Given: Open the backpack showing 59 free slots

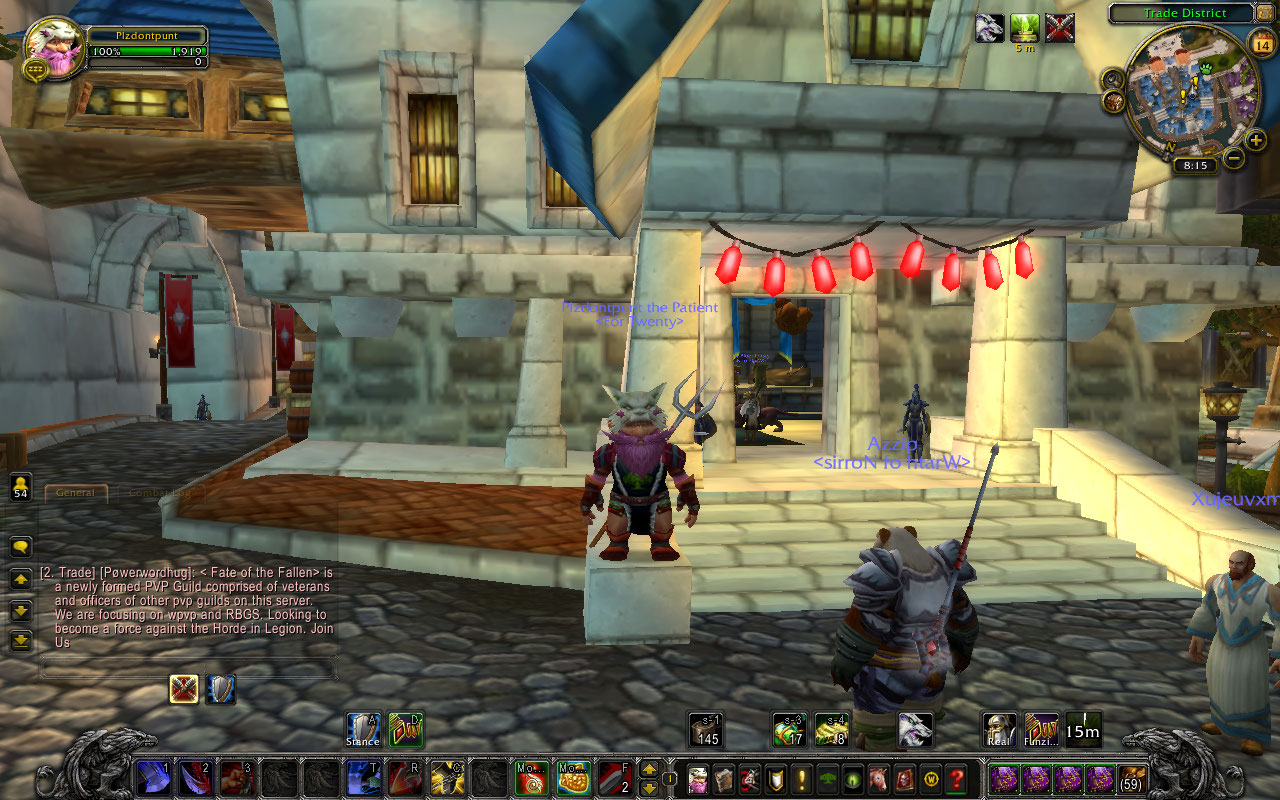Looking at the screenshot, I should pos(1132,778).
